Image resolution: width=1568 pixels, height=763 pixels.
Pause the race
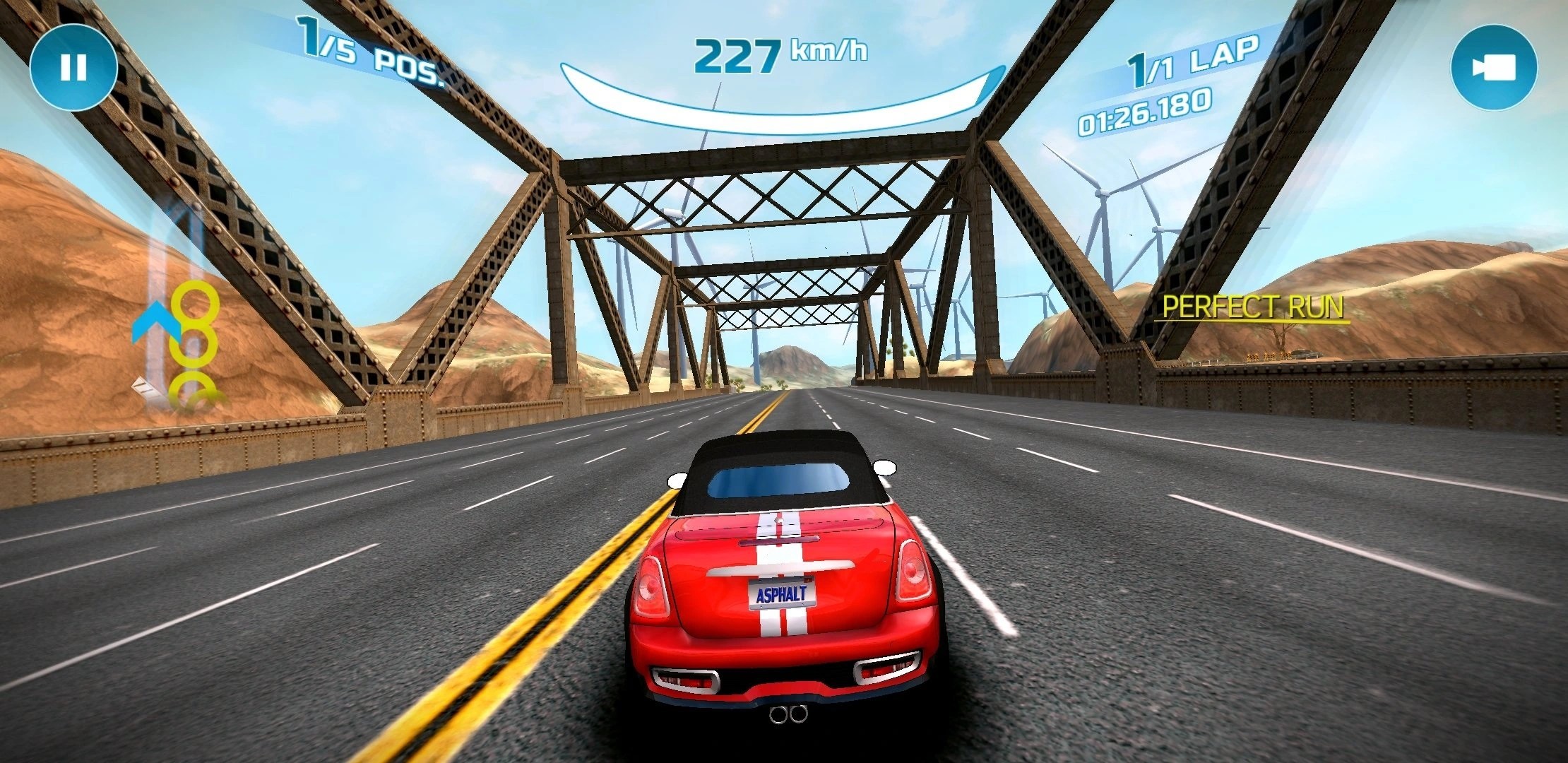point(73,68)
